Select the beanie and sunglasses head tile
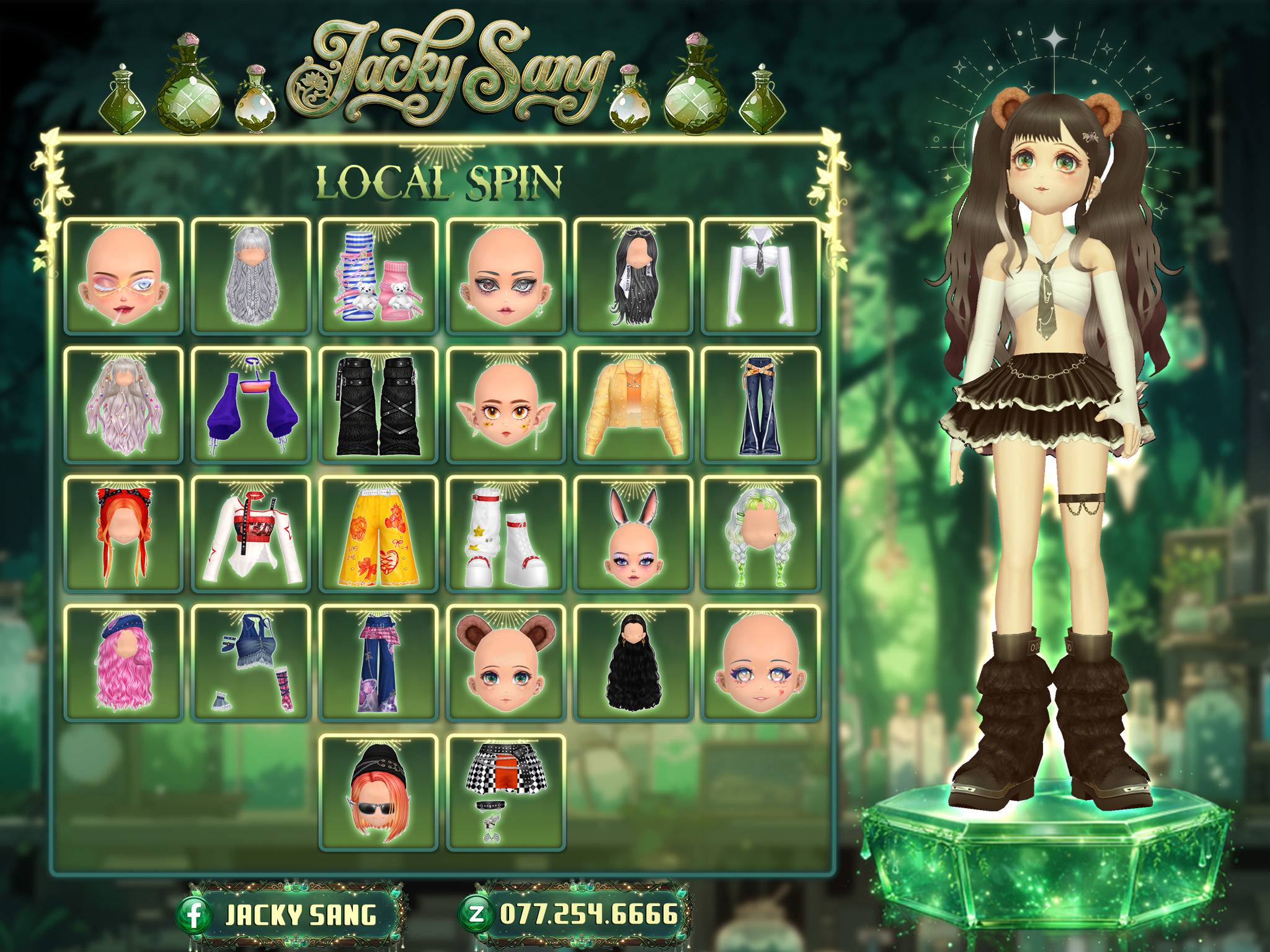 [378, 792]
